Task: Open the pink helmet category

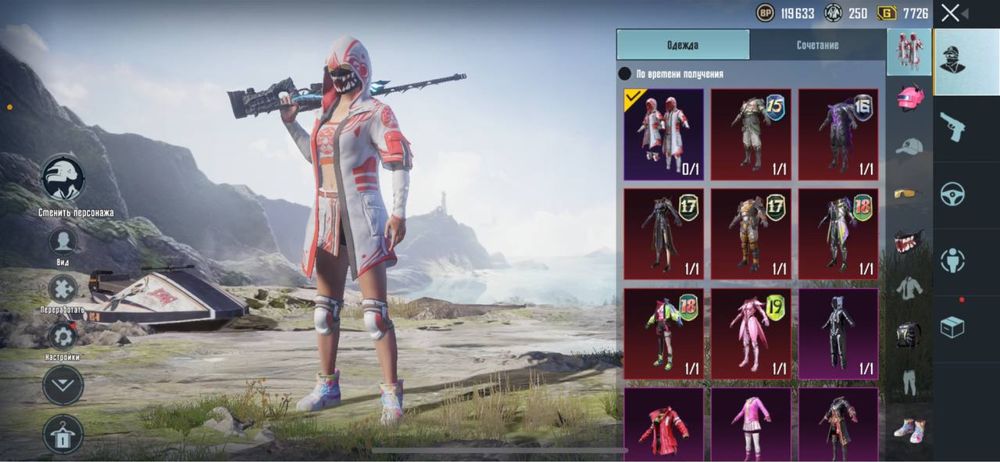Action: 908,98
